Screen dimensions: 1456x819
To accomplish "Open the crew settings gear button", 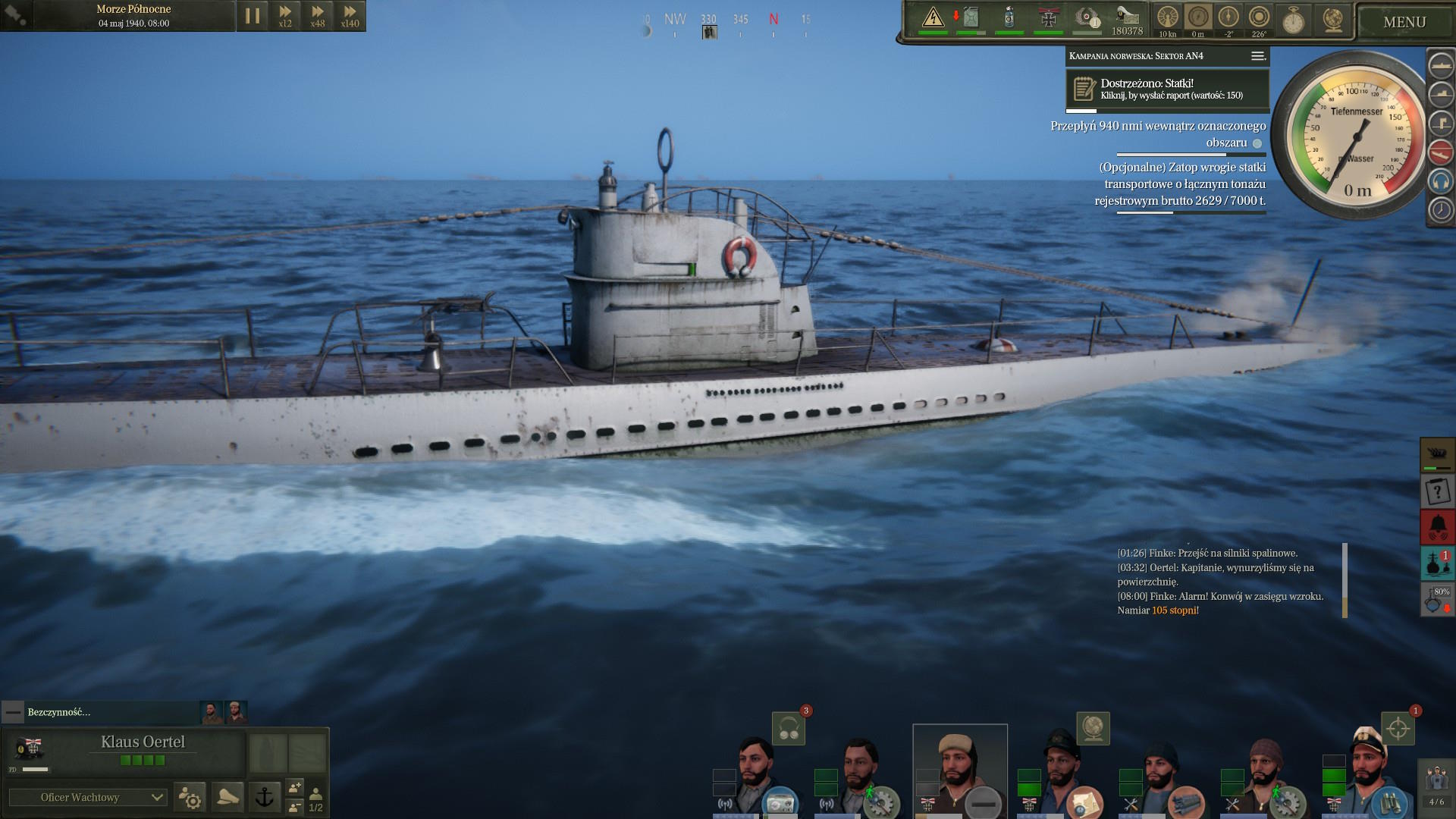I will pos(190,797).
